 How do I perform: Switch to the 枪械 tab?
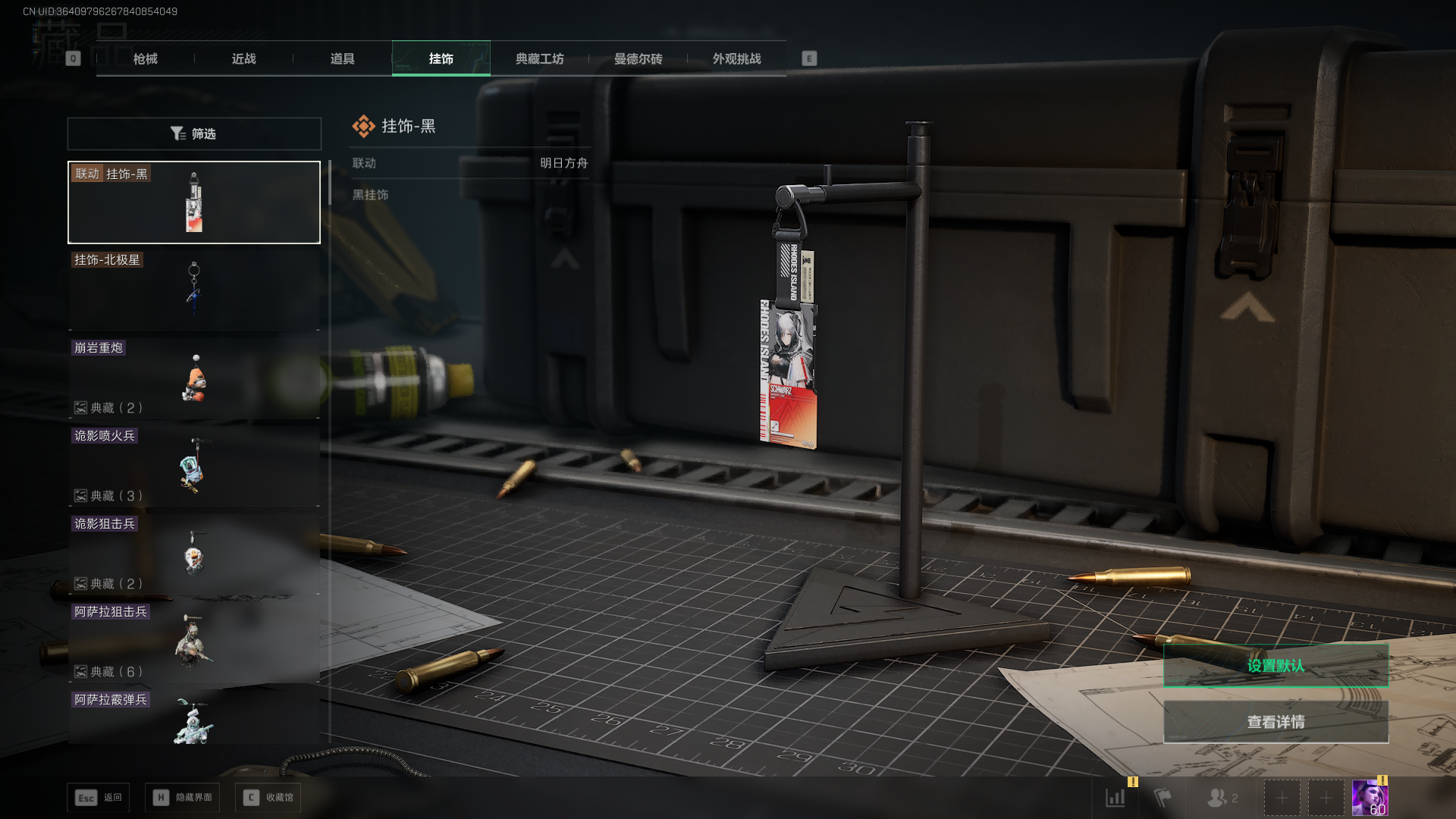pyautogui.click(x=145, y=58)
